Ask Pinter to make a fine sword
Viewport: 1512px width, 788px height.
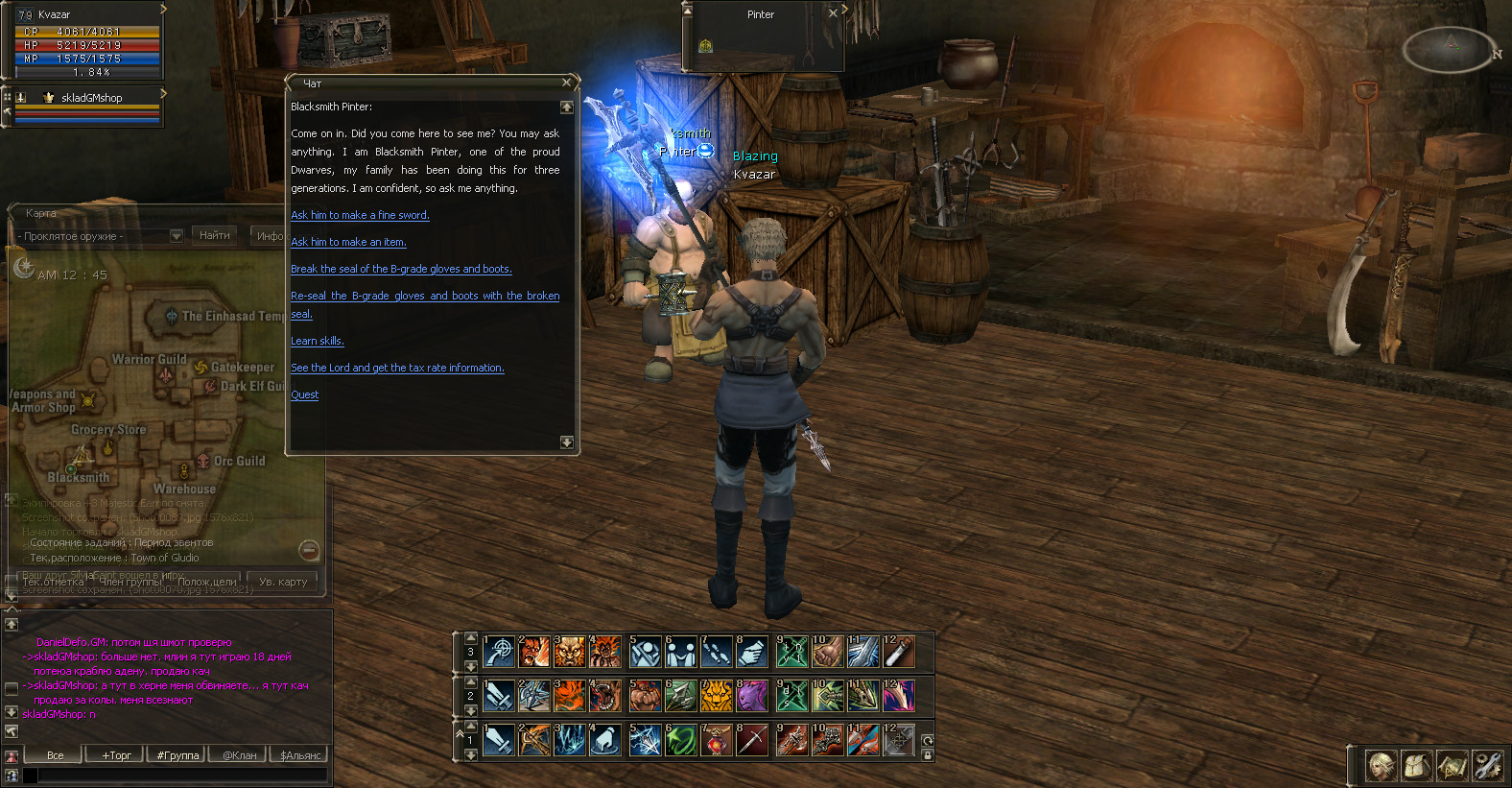(360, 215)
